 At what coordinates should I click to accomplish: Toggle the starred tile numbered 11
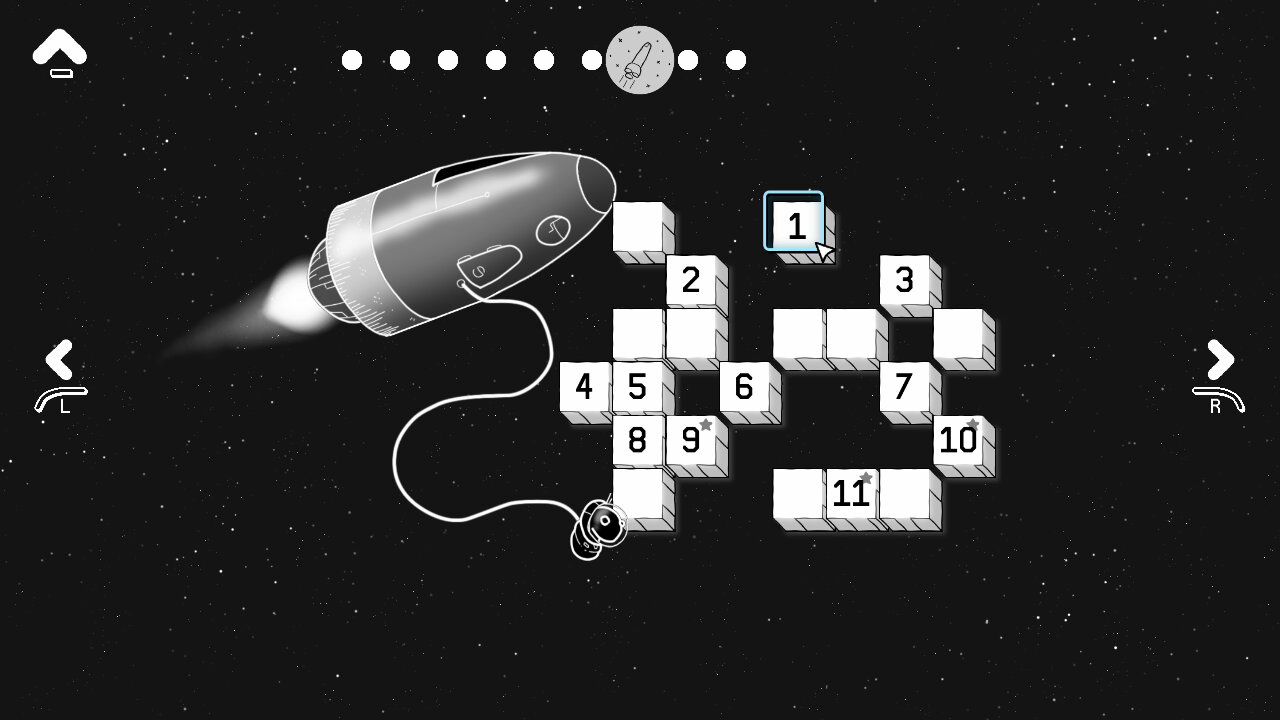tap(851, 491)
